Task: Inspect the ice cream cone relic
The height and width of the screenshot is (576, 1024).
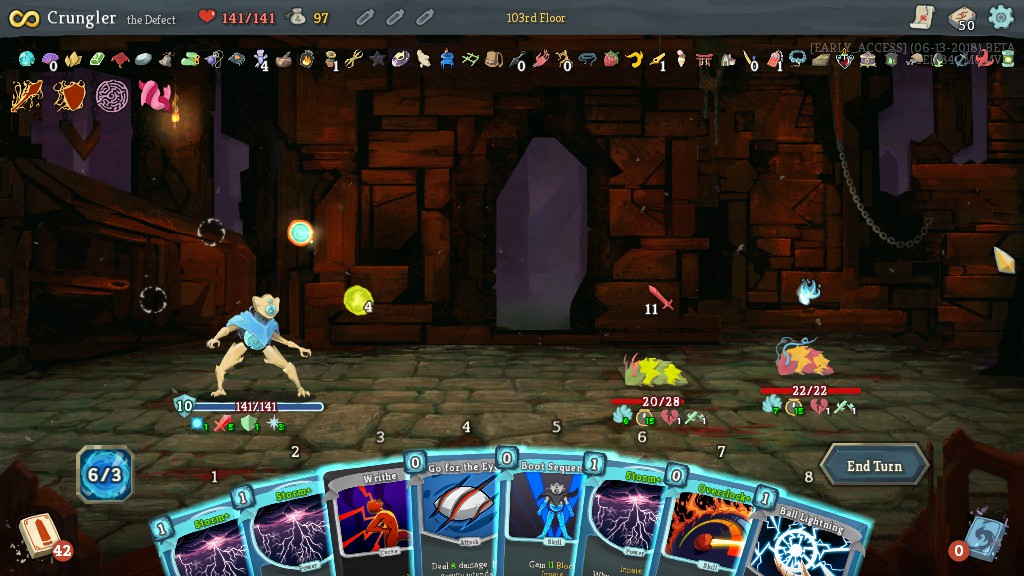Action: [x=681, y=59]
